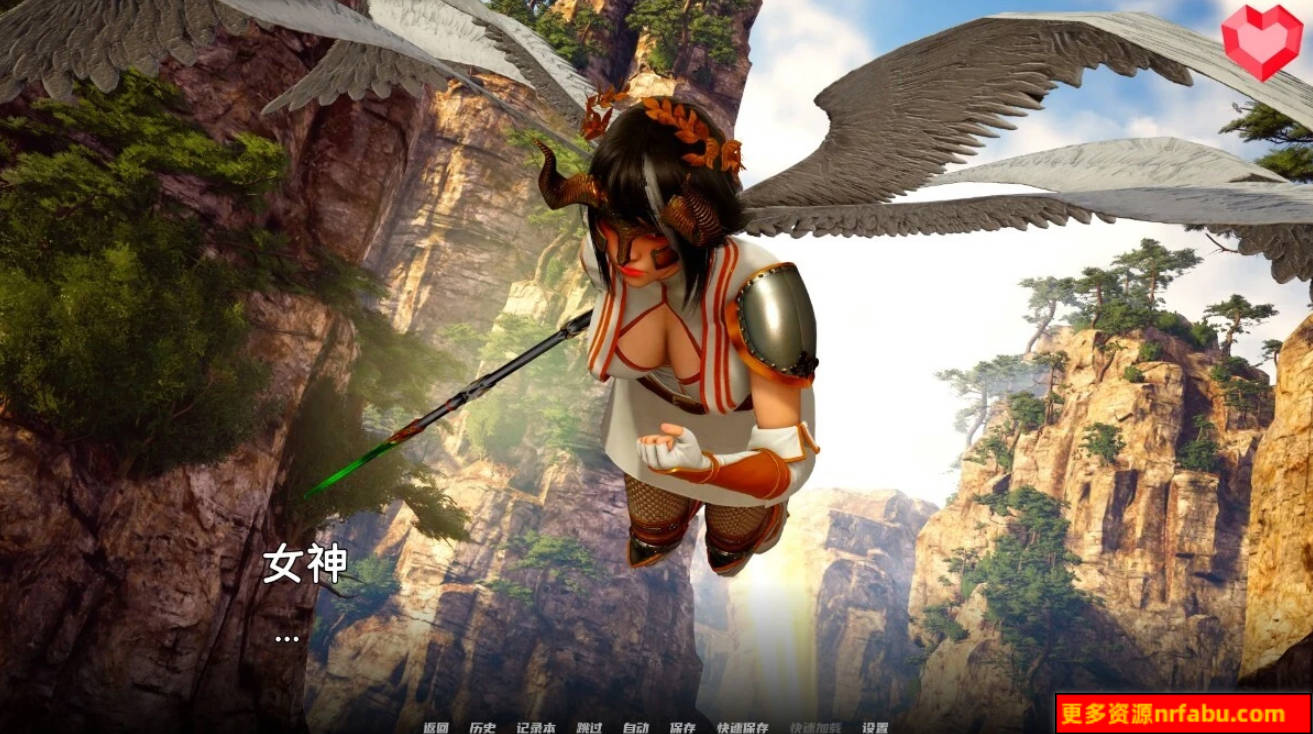Click the red watermark banner bottom right

(1185, 712)
